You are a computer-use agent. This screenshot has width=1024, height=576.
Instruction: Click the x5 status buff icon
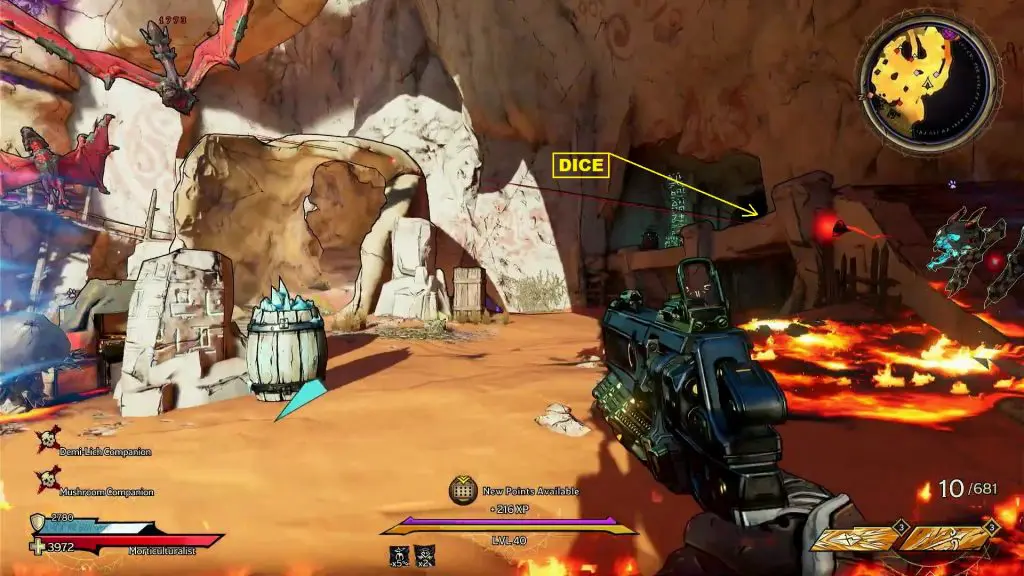click(x=398, y=554)
